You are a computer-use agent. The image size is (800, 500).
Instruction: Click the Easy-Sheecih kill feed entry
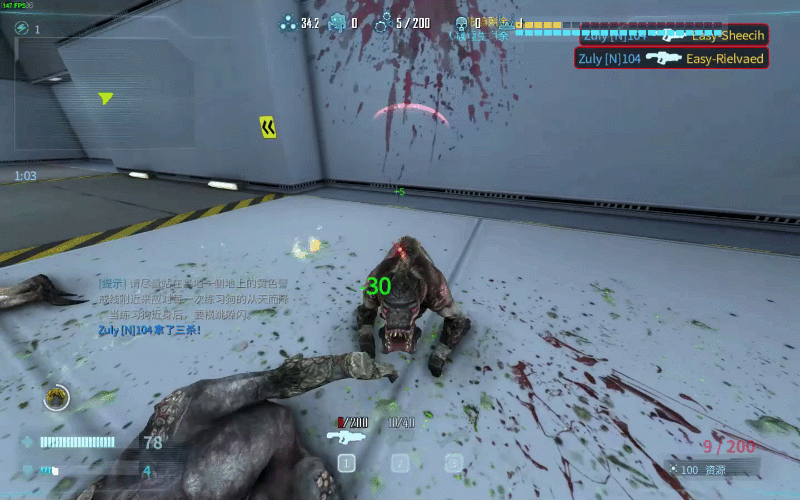[671, 35]
